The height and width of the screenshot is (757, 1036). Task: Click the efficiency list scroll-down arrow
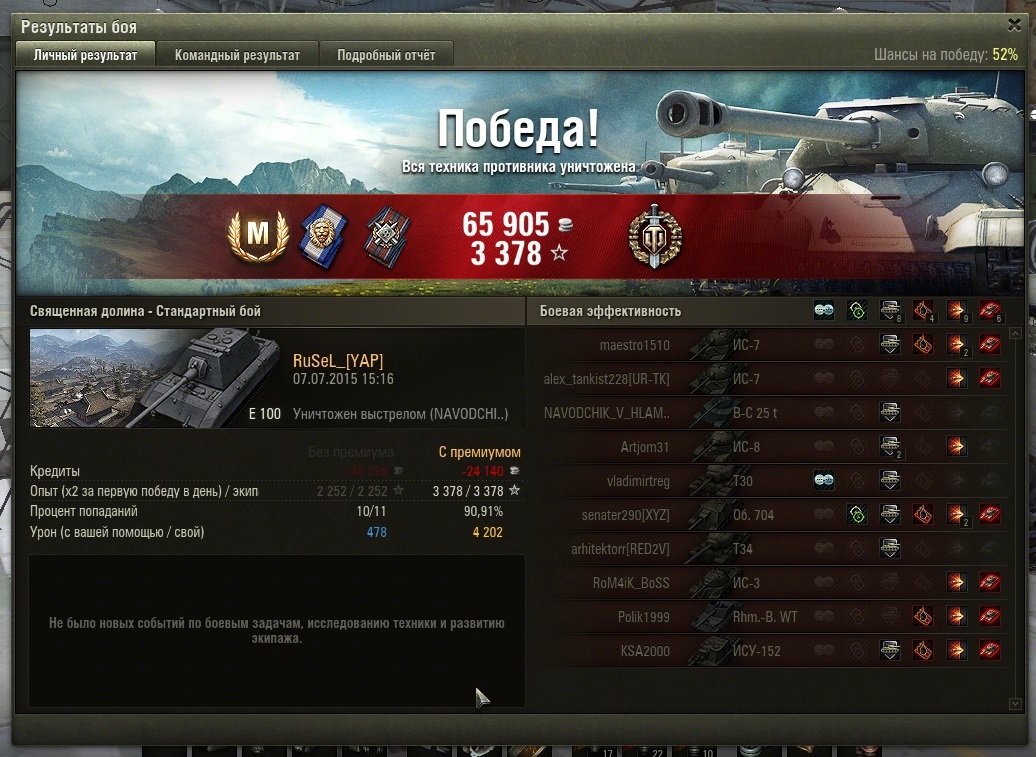coord(1016,704)
